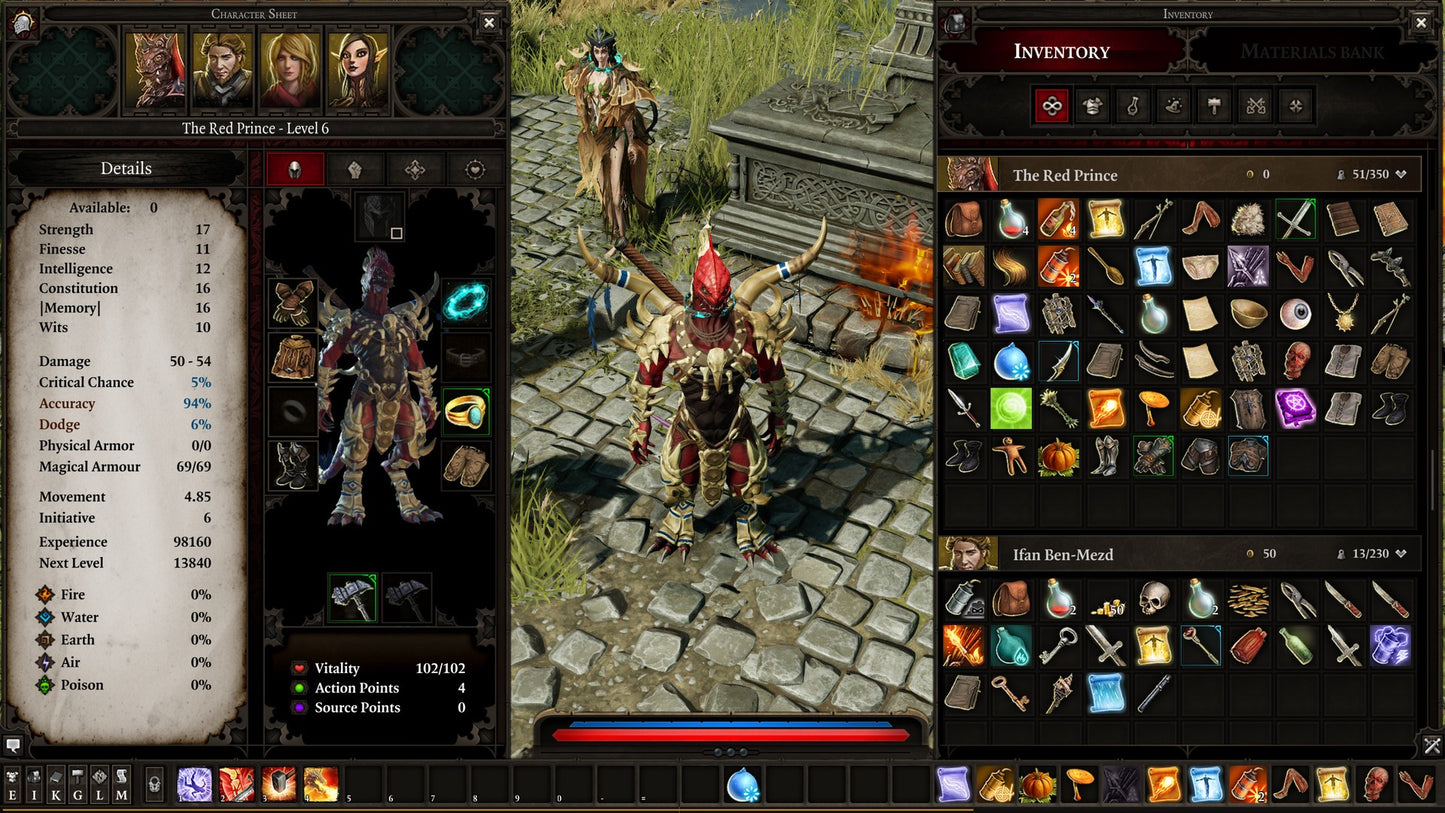Open the consumables filter with the potion icon
Viewport: 1445px width, 813px height.
[1132, 105]
